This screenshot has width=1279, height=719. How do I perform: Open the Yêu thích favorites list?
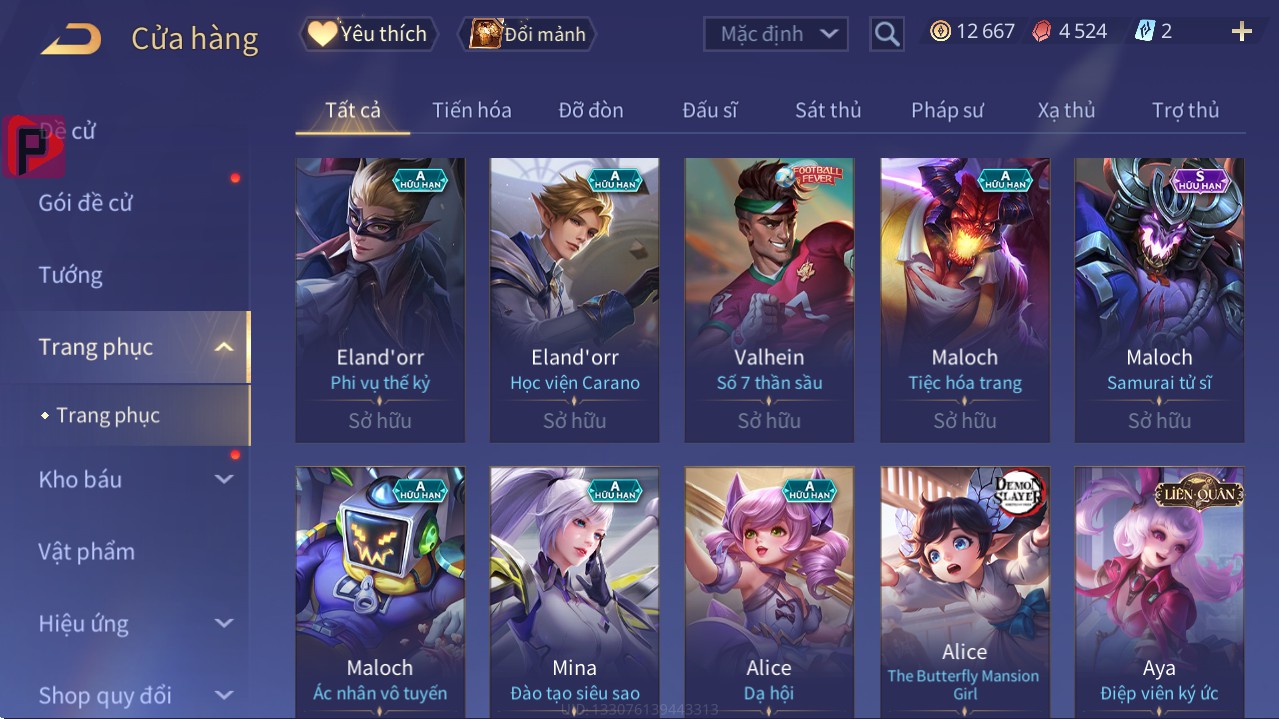tap(368, 34)
